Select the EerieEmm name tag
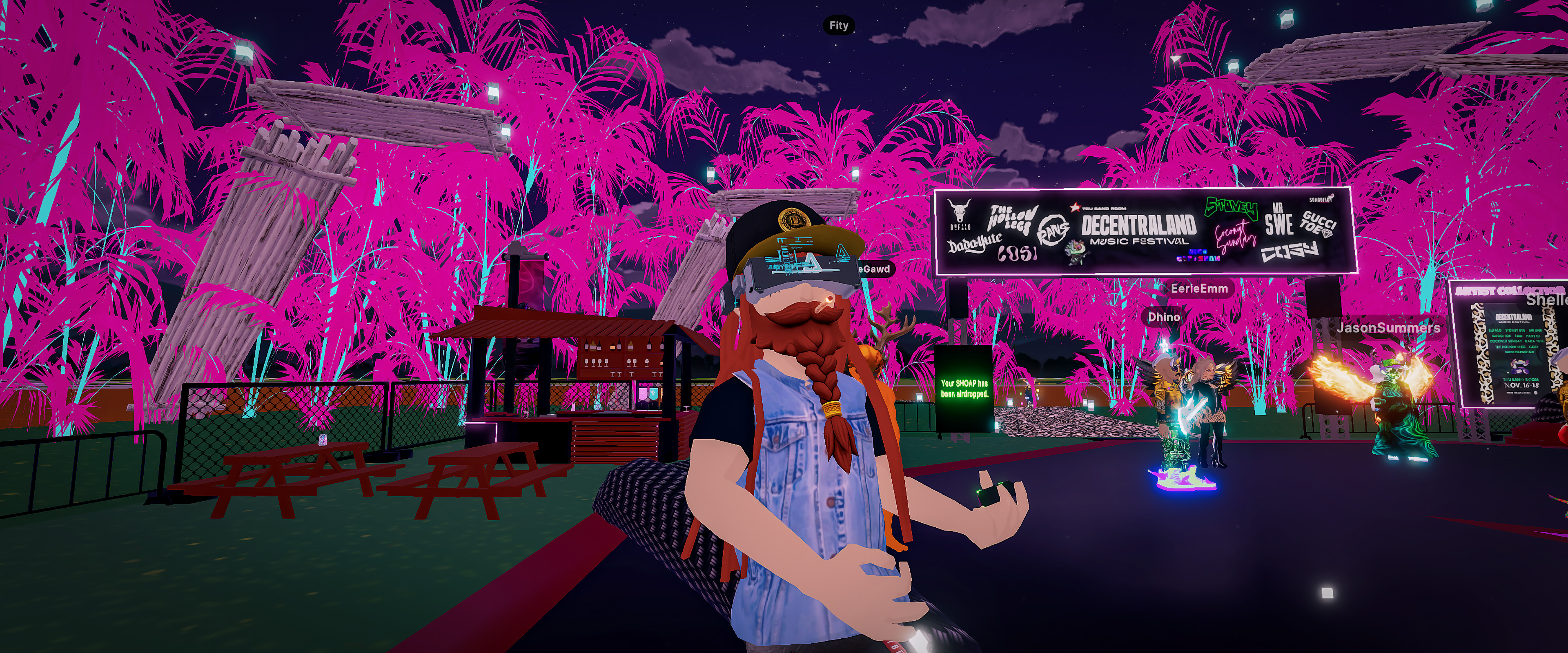 tap(1198, 289)
